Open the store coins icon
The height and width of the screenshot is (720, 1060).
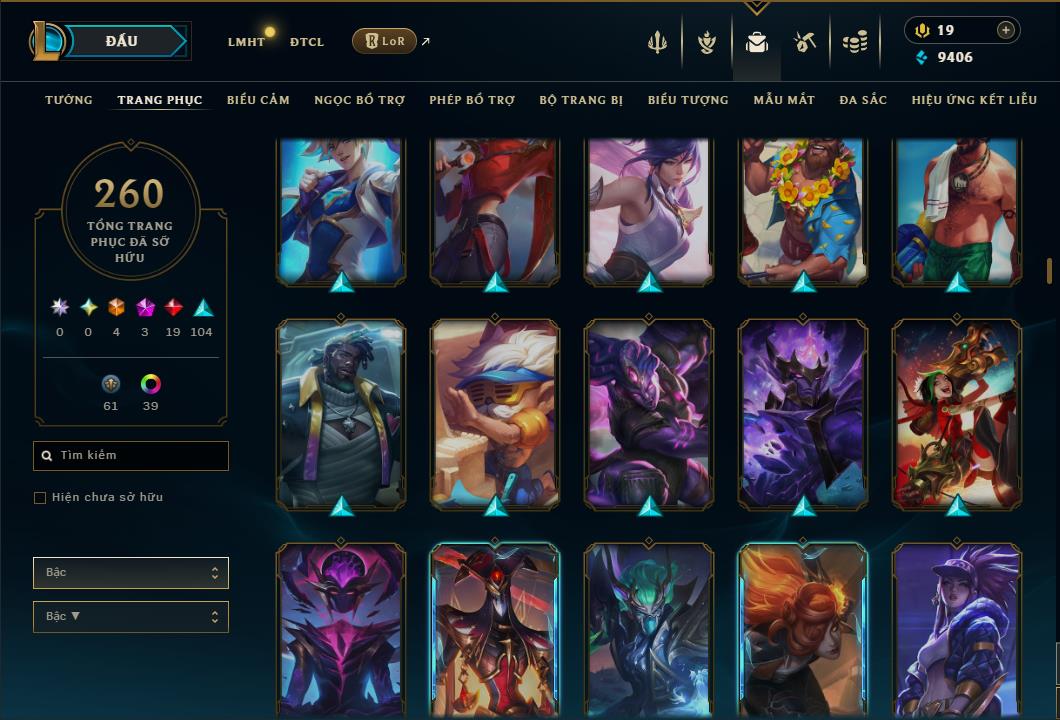point(854,42)
